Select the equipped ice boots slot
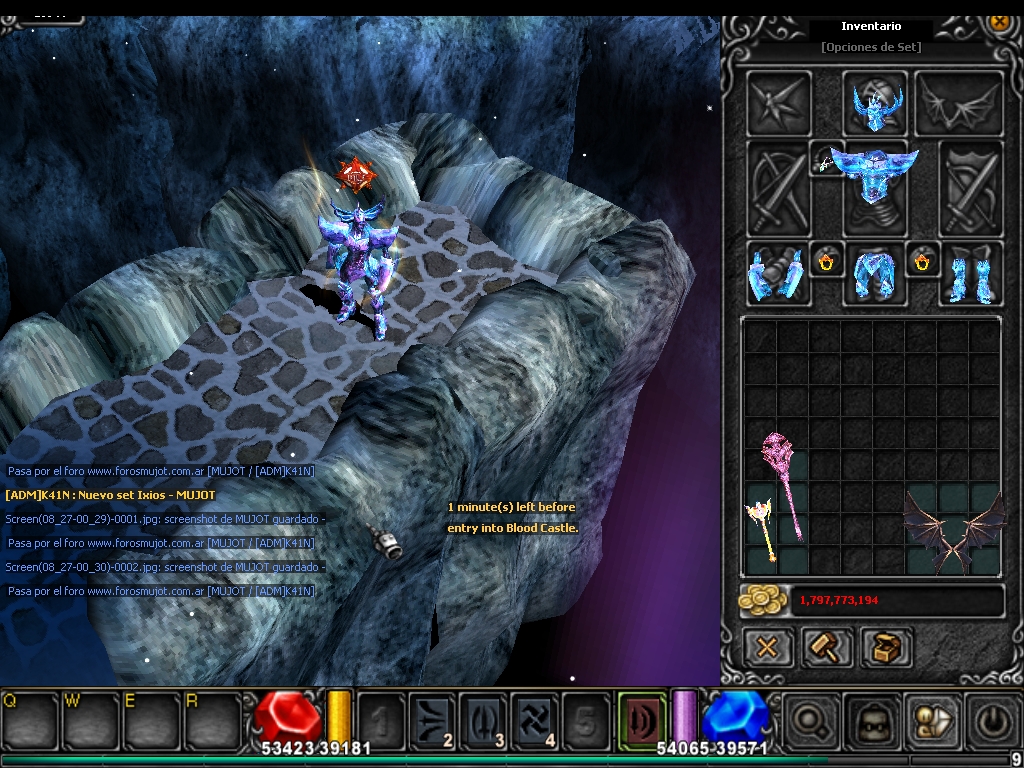This screenshot has height=768, width=1024. [x=969, y=272]
